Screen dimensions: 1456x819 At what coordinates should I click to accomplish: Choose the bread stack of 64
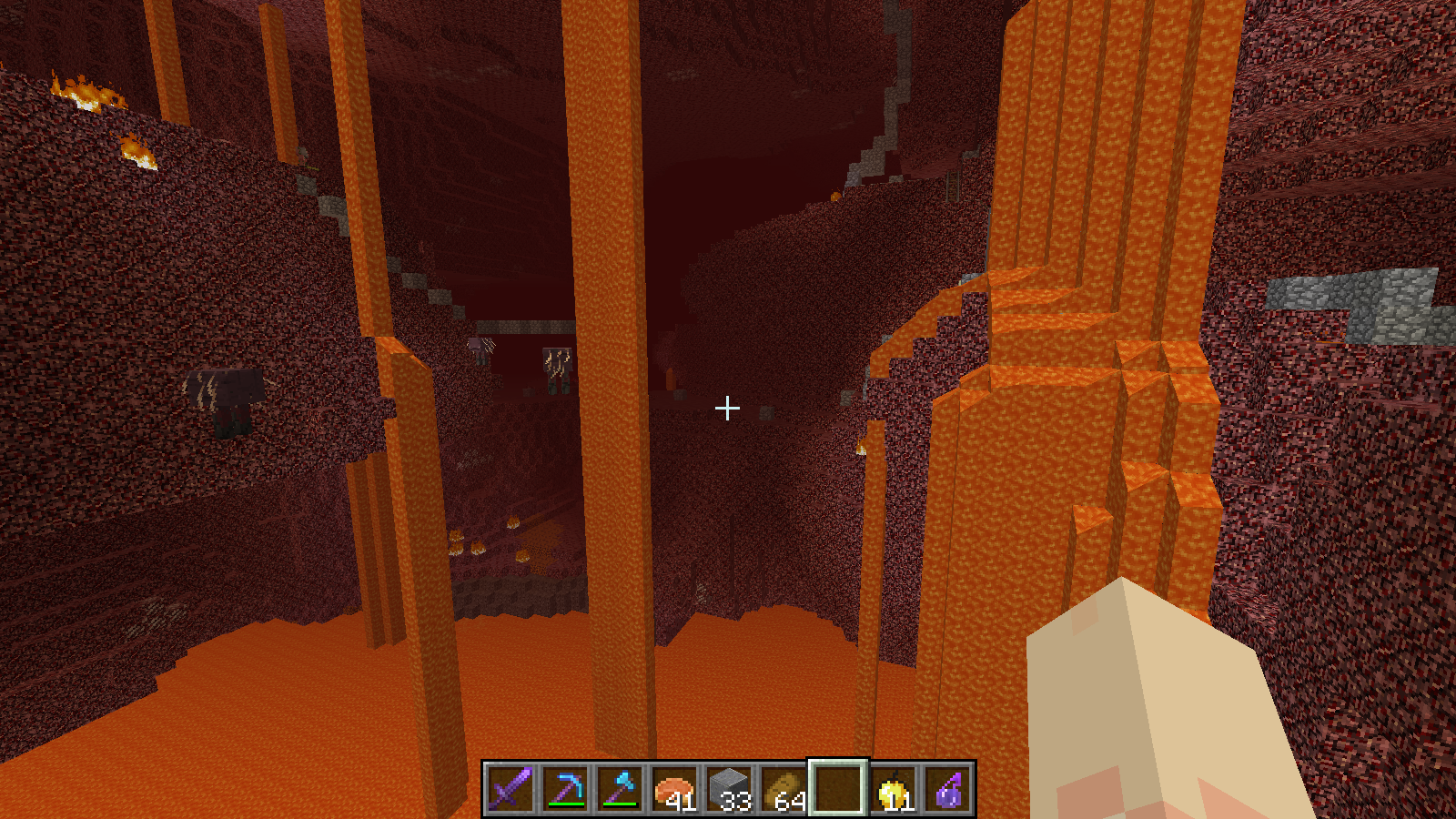784,788
